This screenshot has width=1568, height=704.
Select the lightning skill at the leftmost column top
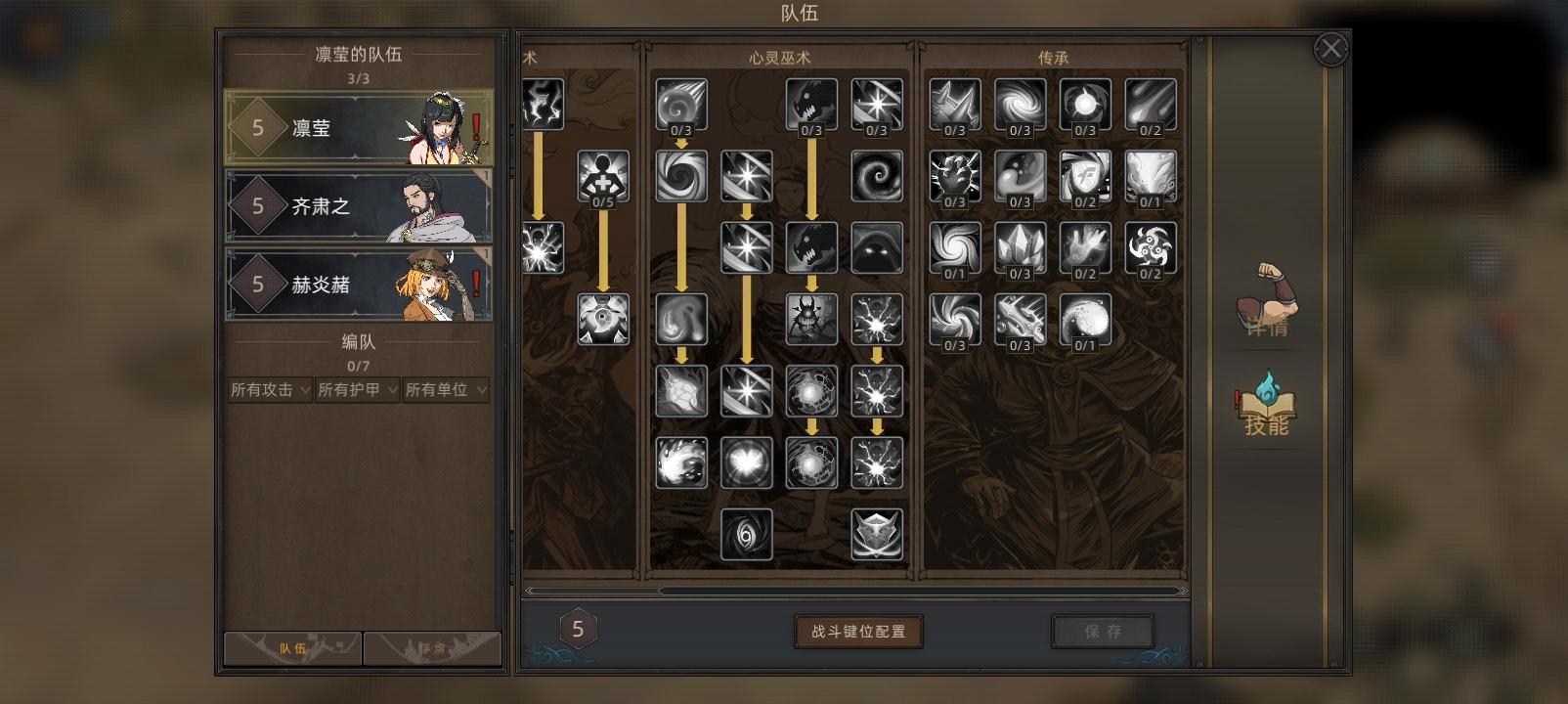pos(544,102)
